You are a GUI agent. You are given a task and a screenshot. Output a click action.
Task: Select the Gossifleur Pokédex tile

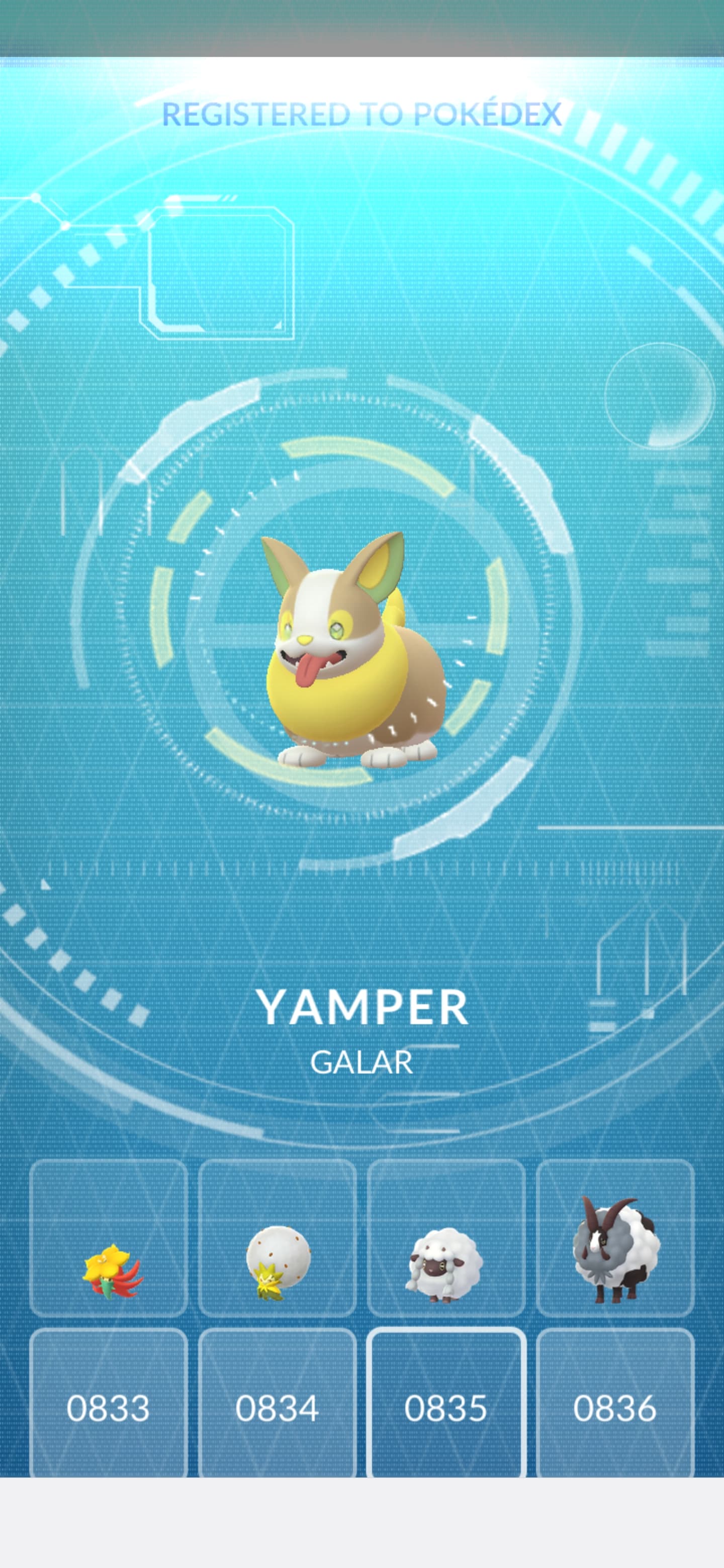(109, 1239)
